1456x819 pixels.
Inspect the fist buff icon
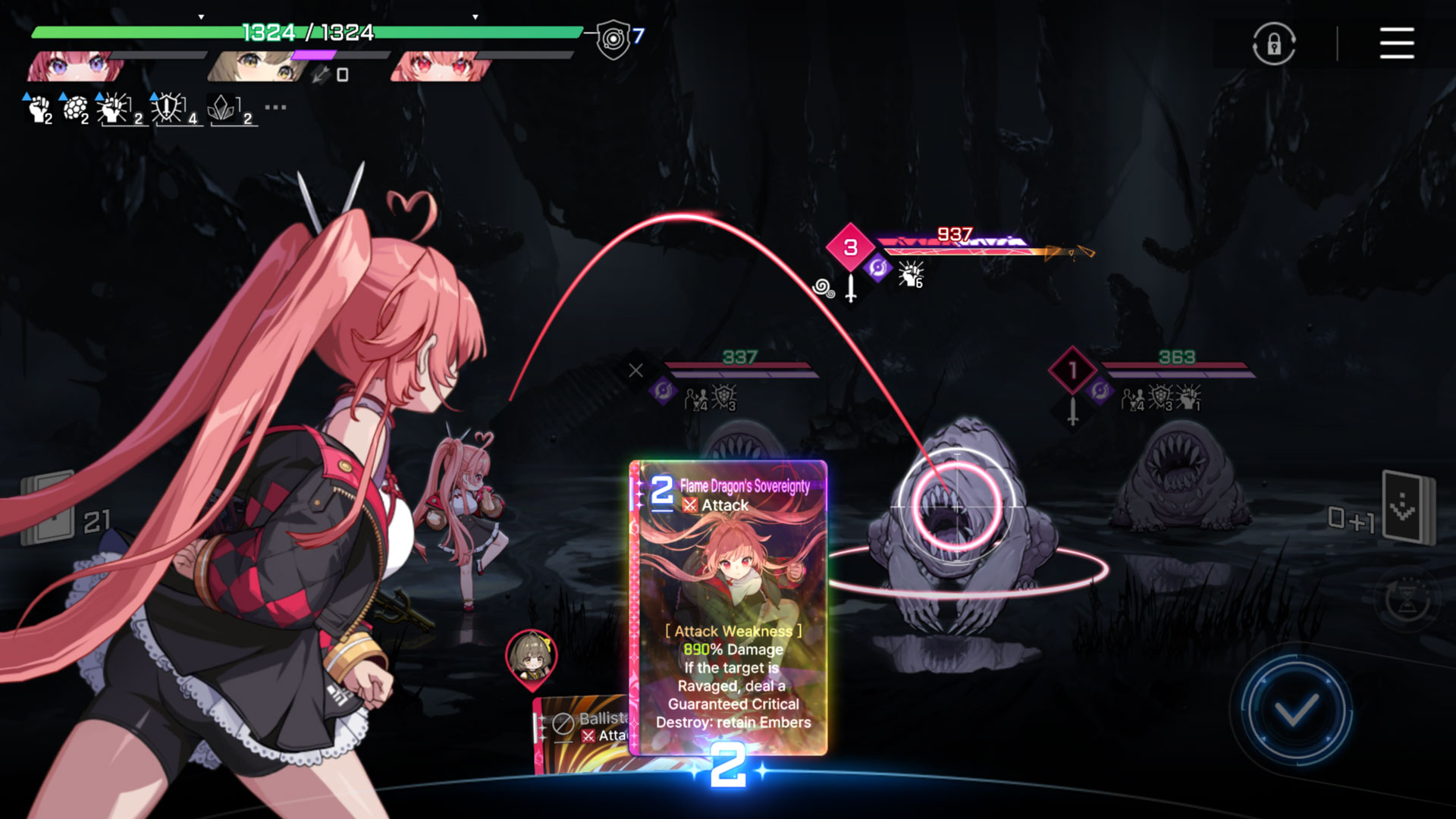tap(38, 109)
